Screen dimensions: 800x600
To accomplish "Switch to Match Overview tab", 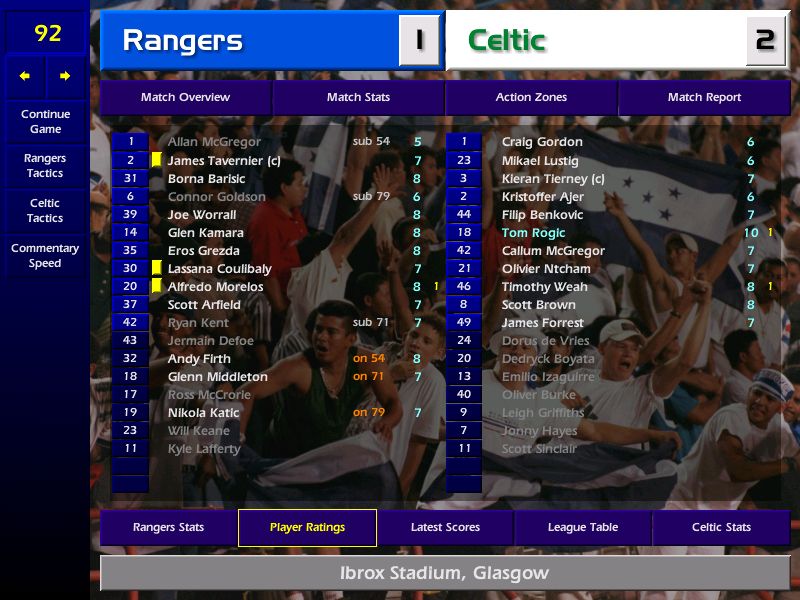I will pyautogui.click(x=185, y=97).
